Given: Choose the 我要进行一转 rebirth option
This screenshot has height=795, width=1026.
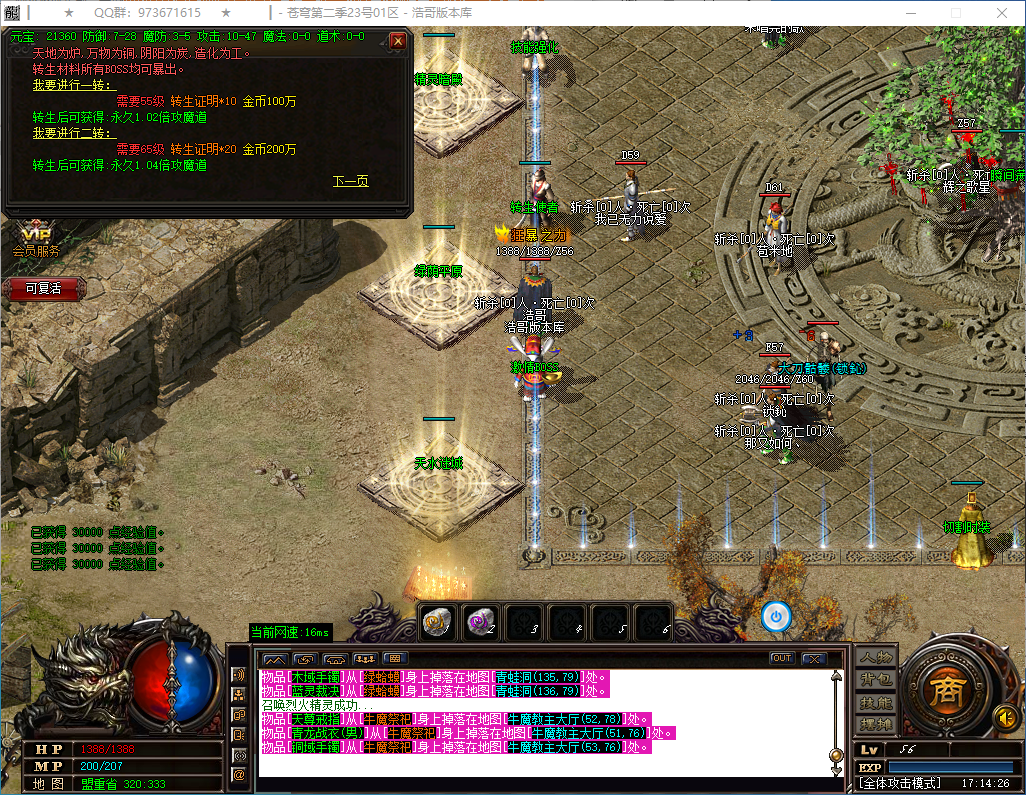Looking at the screenshot, I should [74, 86].
